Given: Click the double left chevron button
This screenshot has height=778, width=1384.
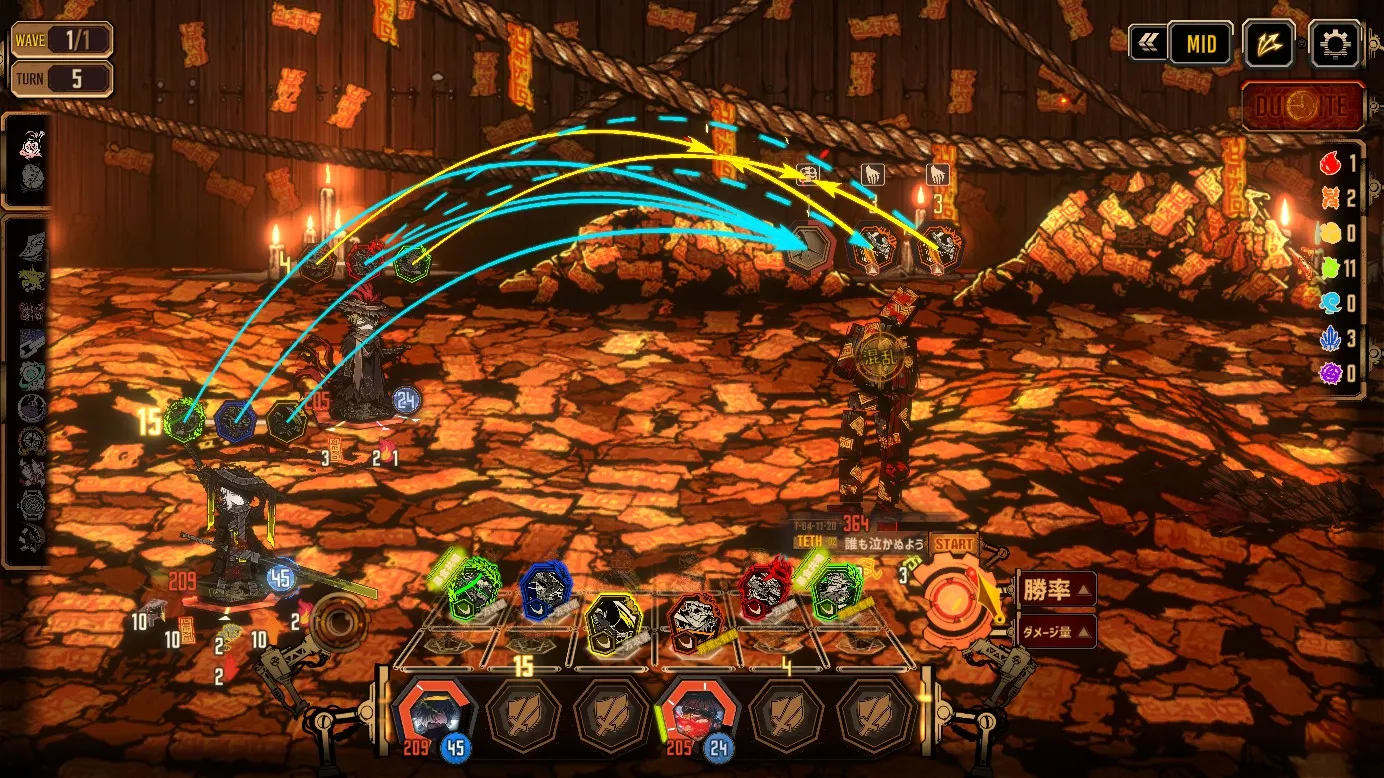Looking at the screenshot, I should pos(1146,44).
